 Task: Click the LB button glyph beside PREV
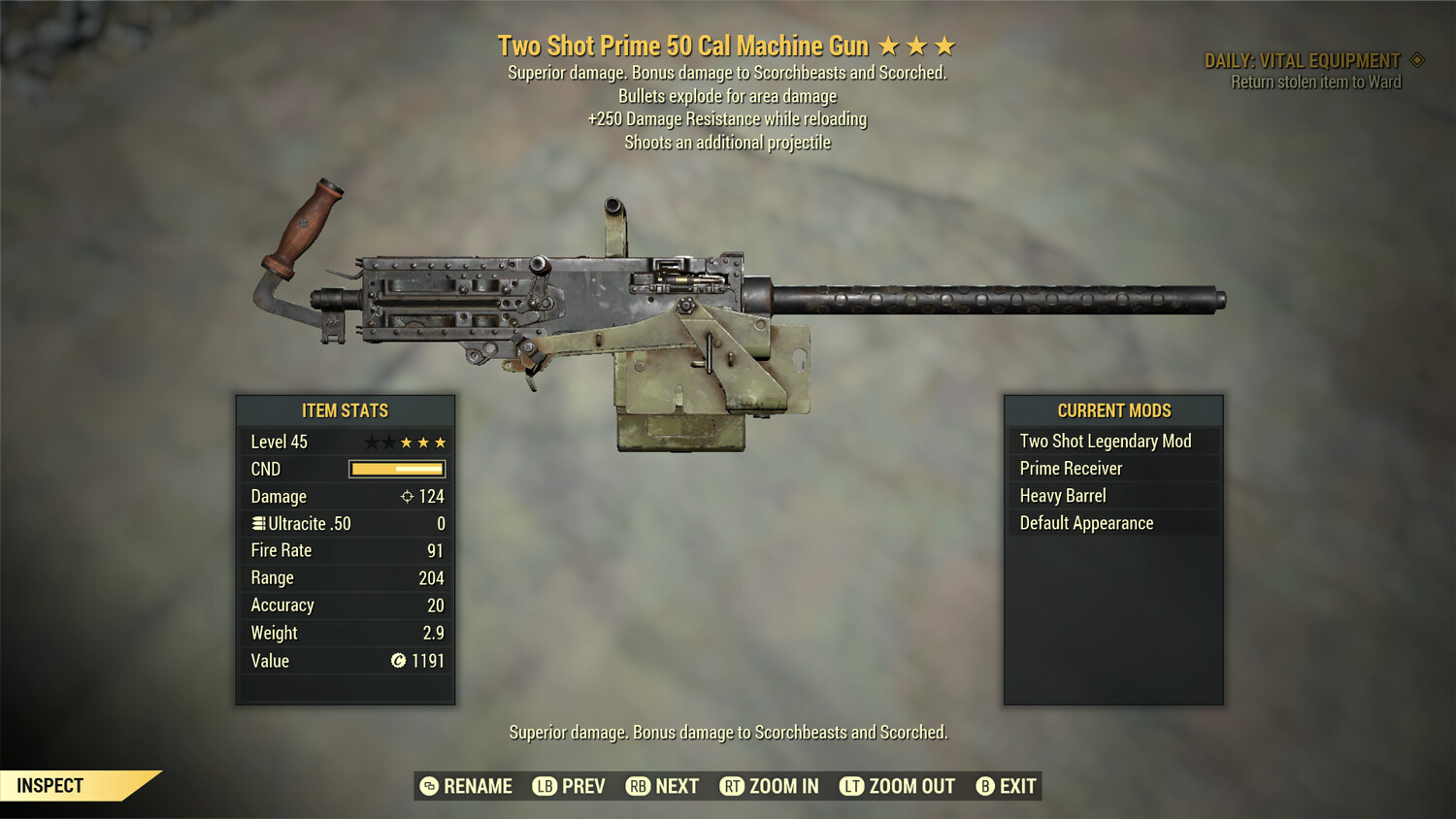click(x=544, y=786)
